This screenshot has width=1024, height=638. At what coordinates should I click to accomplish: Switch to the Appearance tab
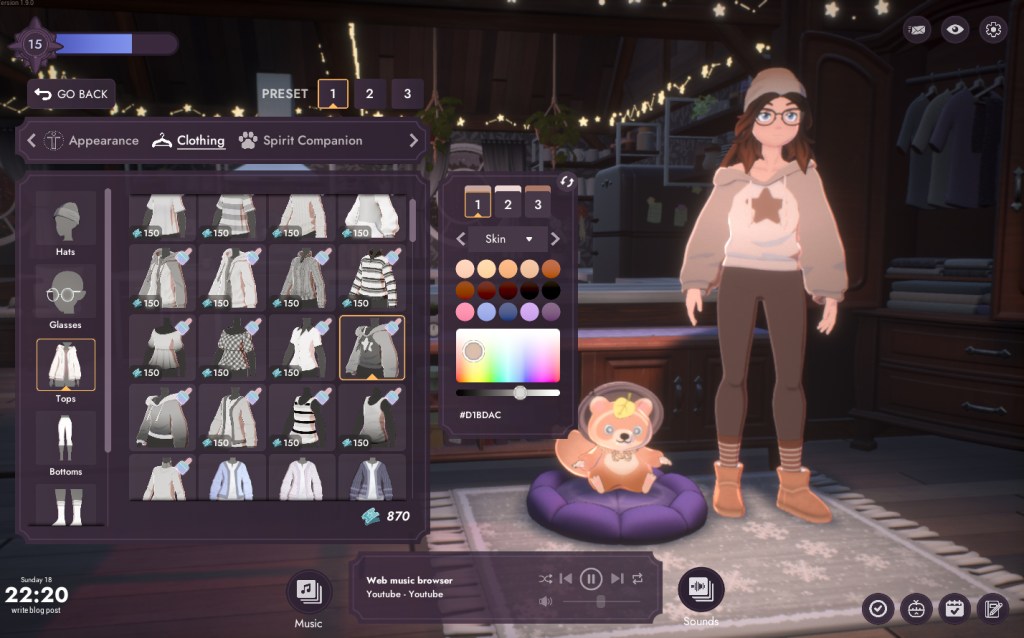point(91,141)
